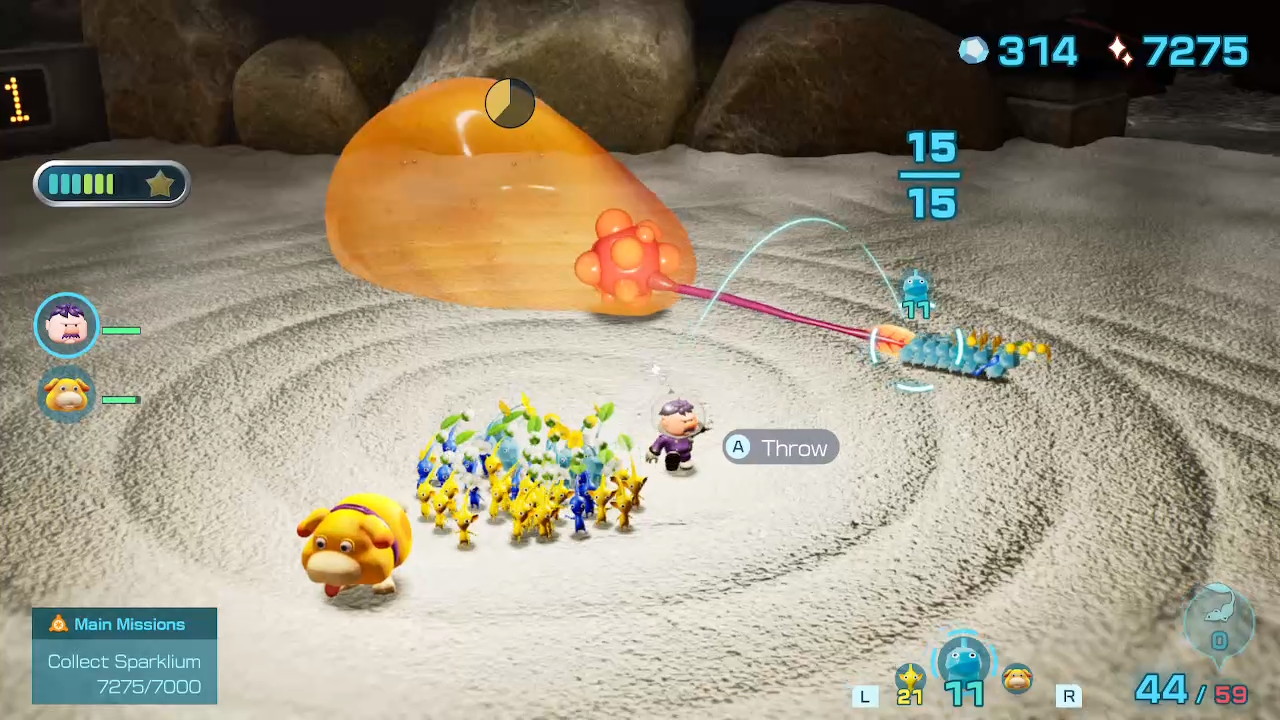Click the 44/59 Pikmin field counter
Image resolution: width=1280 pixels, height=720 pixels.
[1190, 688]
